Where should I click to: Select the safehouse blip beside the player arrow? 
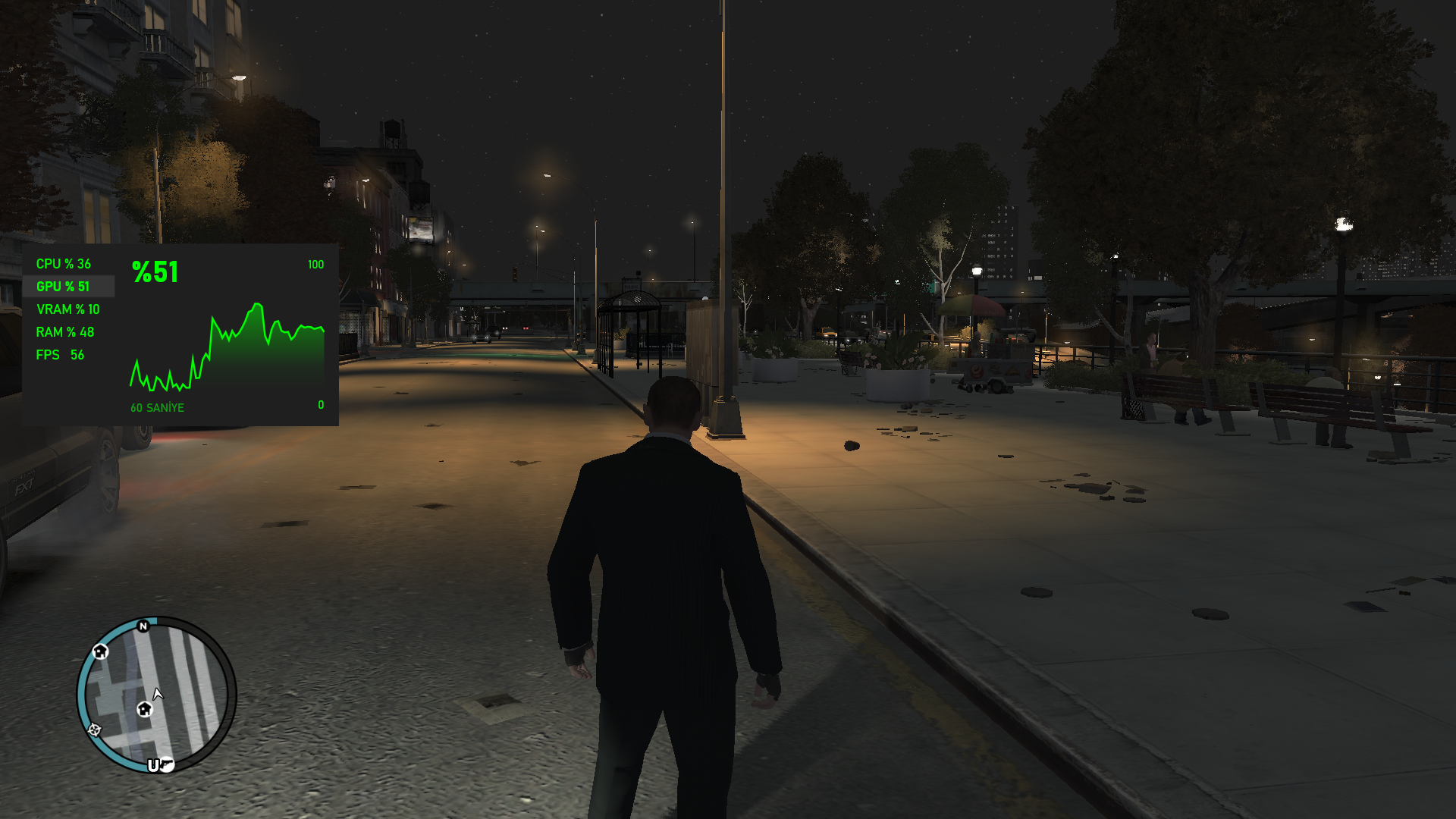(144, 709)
